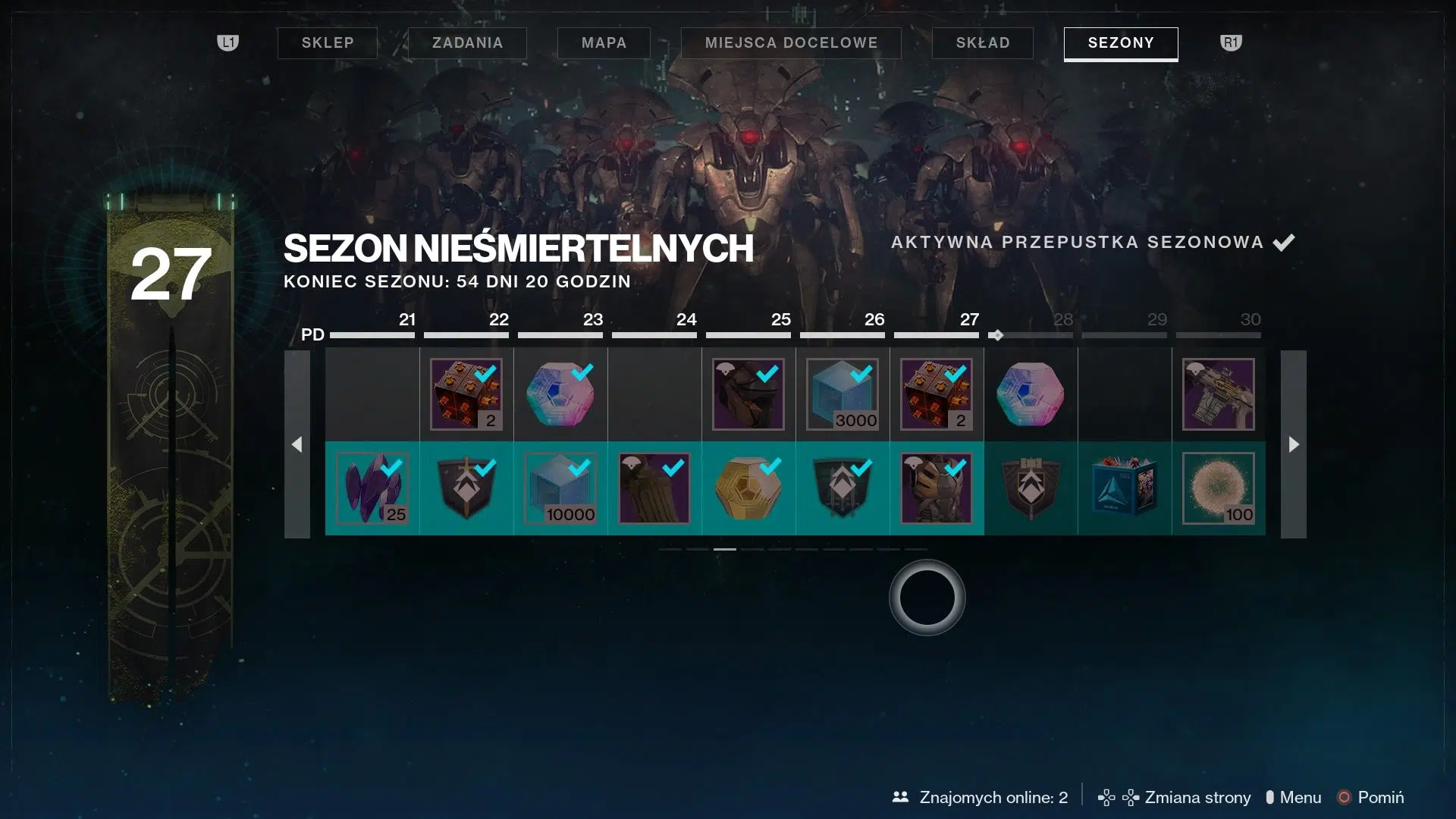Viewport: 1456px width, 819px height.
Task: Select the Bright Dust reward at rank 30
Action: click(1219, 489)
